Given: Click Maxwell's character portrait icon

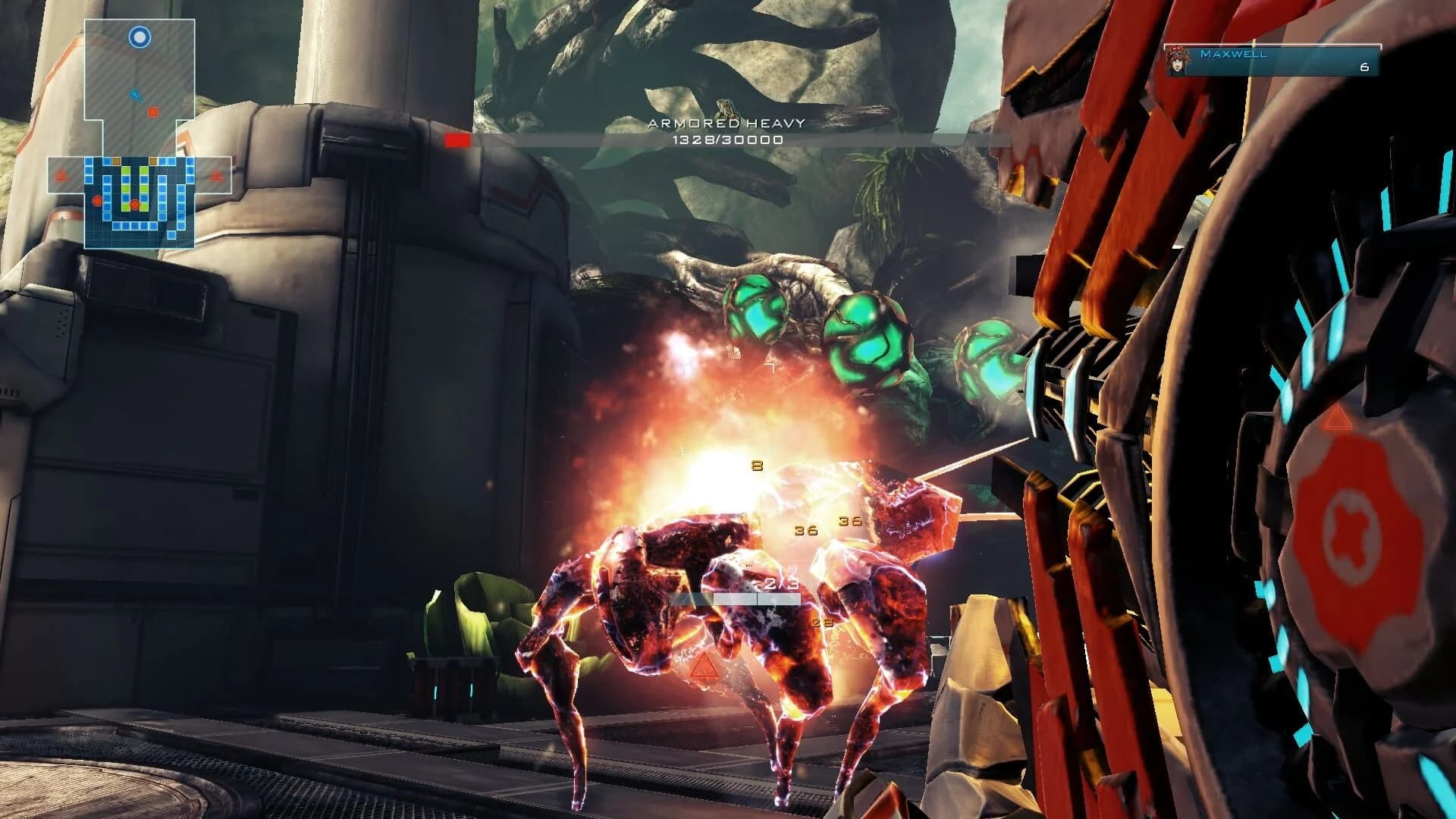Looking at the screenshot, I should [x=1176, y=61].
